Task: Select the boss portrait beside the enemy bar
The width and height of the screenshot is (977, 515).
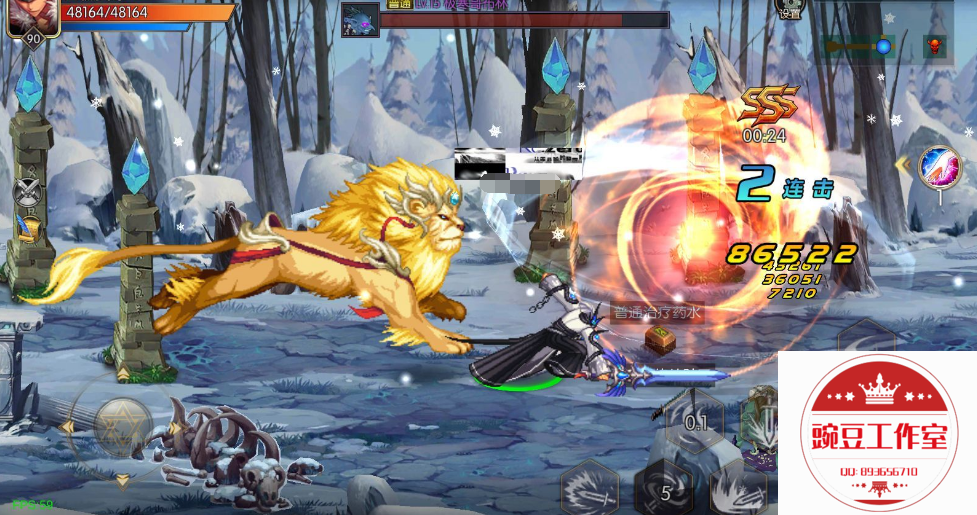Action: pyautogui.click(x=360, y=20)
